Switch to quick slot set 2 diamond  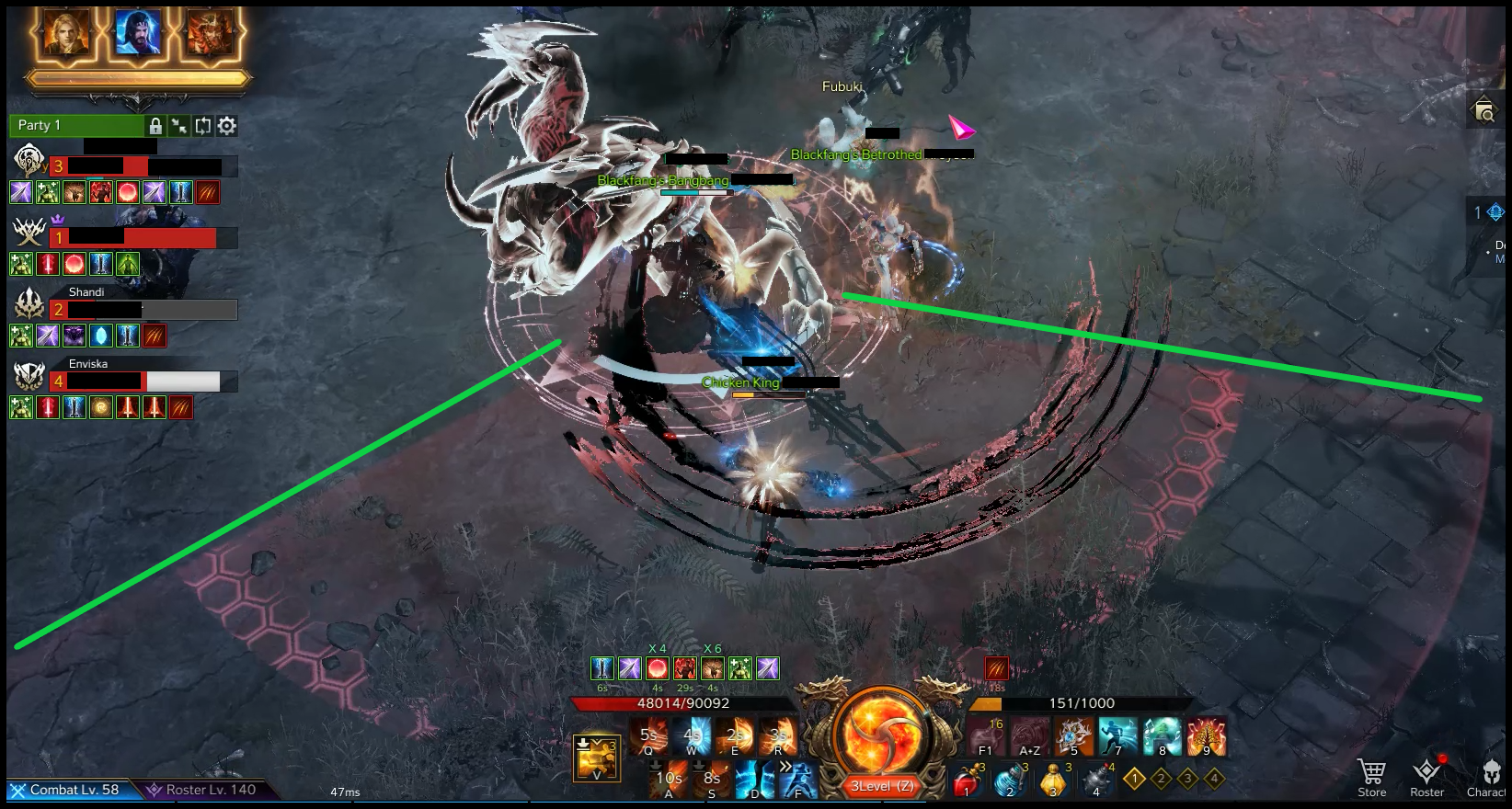[x=1161, y=778]
